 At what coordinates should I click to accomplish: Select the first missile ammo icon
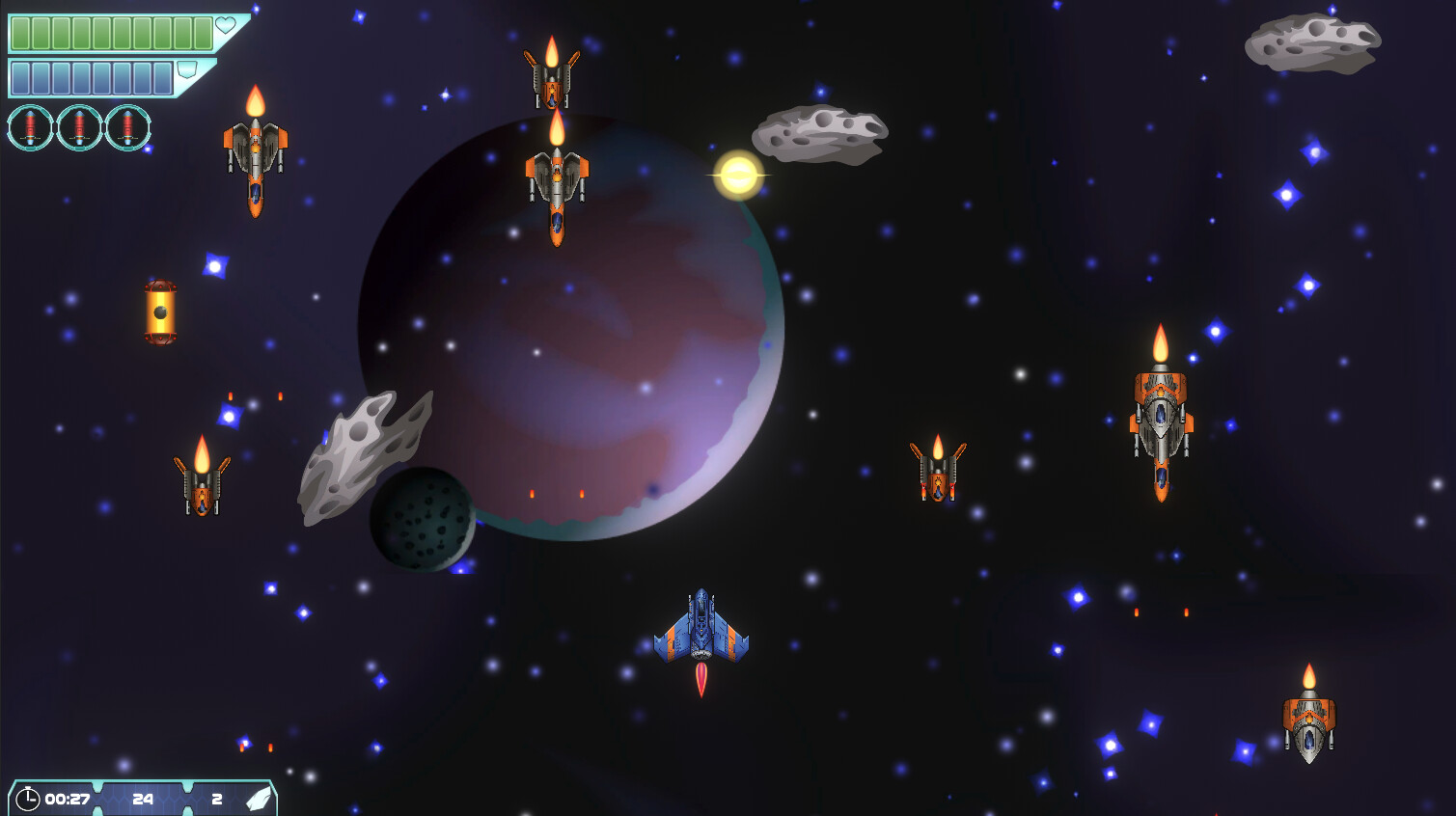pos(32,127)
